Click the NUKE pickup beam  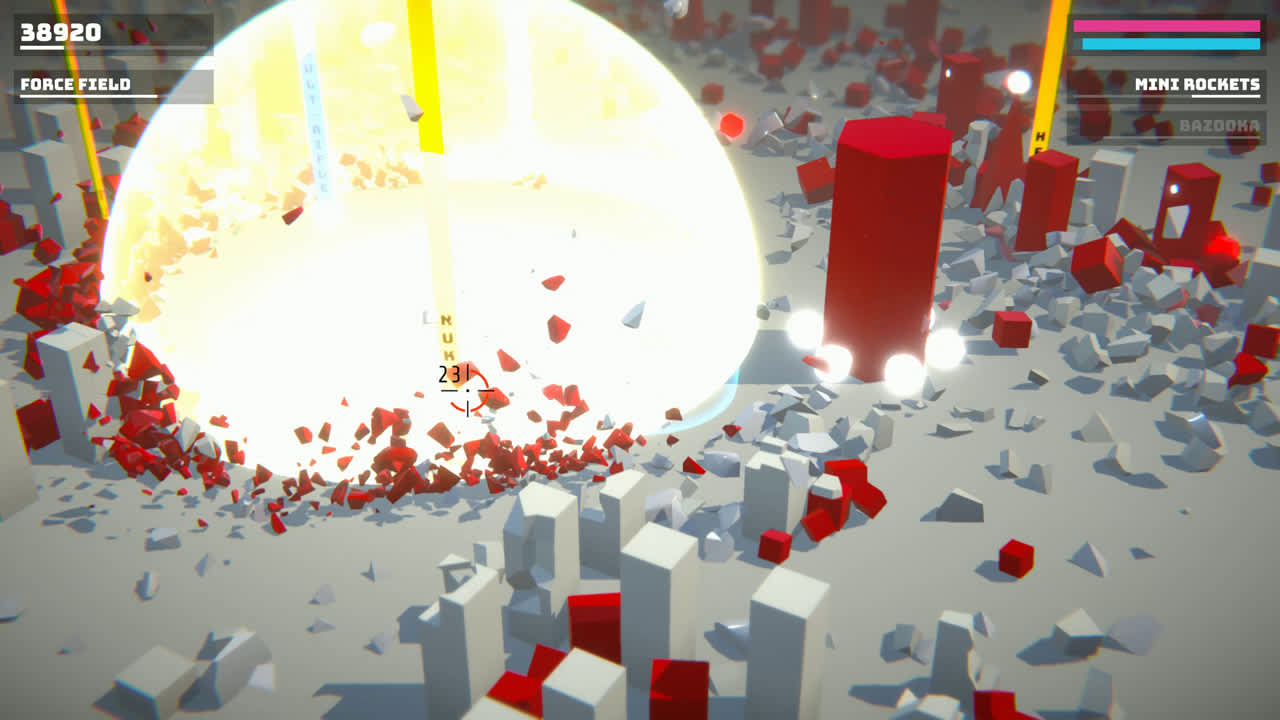click(x=447, y=330)
